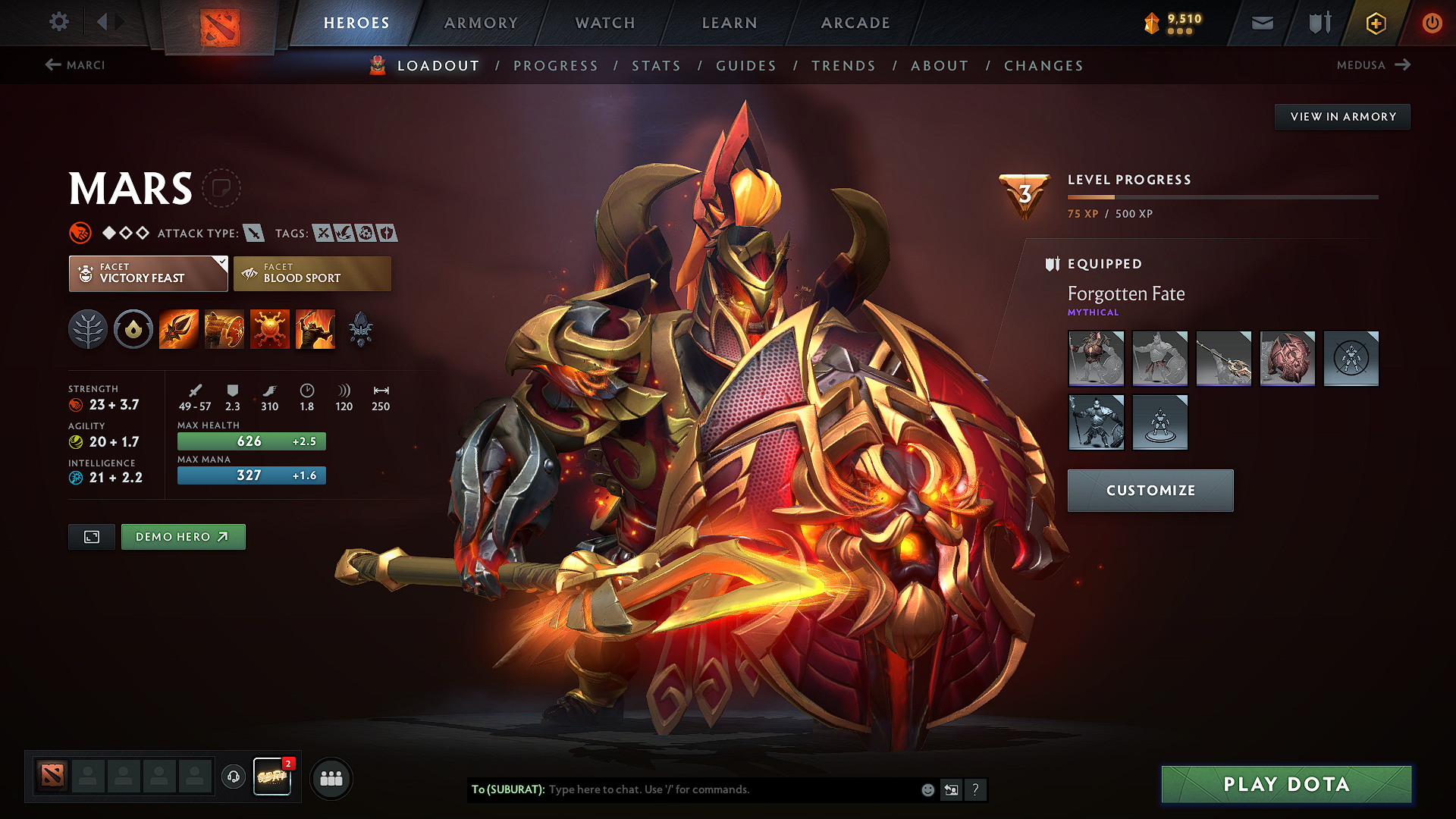Go back to Marci hero
The width and height of the screenshot is (1456, 819).
click(x=76, y=65)
